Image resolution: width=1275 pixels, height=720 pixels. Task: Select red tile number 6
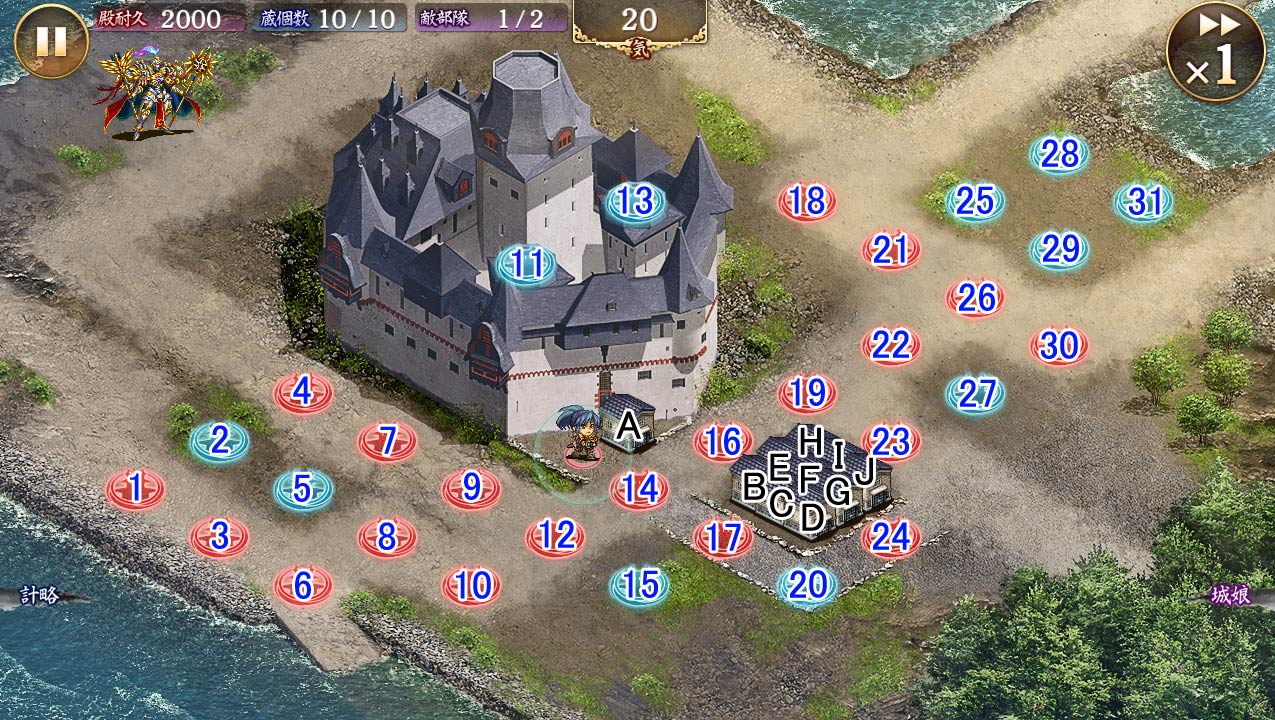[303, 585]
